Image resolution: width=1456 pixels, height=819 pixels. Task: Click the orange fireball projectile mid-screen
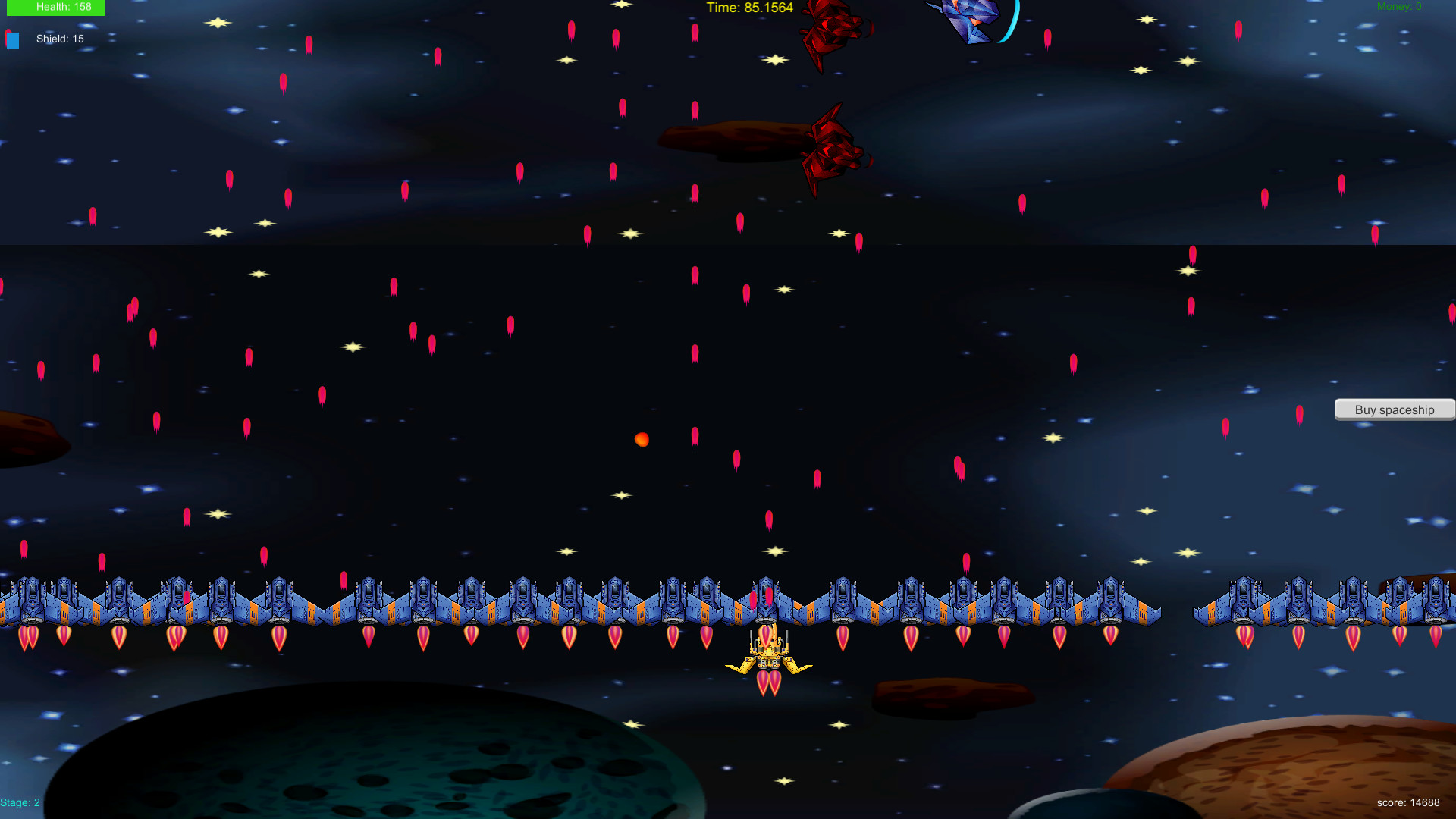coord(641,440)
